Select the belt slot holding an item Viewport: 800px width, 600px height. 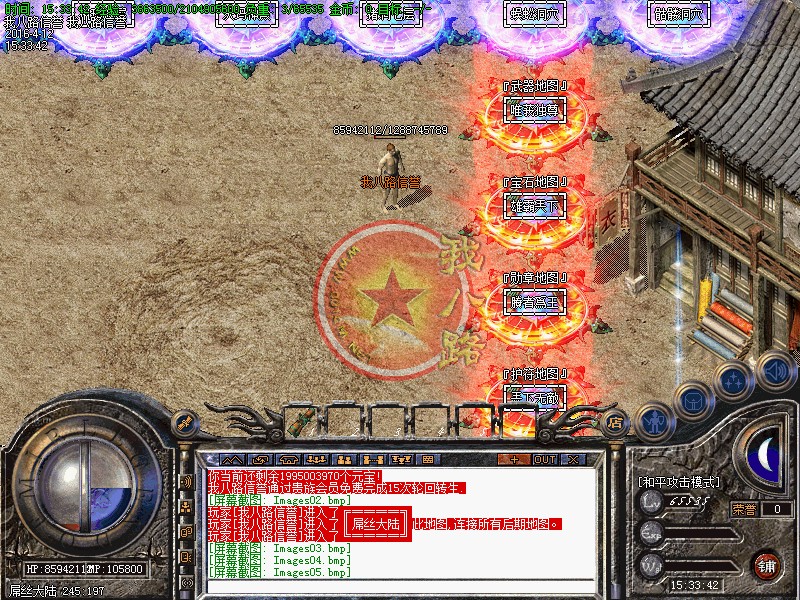(299, 422)
